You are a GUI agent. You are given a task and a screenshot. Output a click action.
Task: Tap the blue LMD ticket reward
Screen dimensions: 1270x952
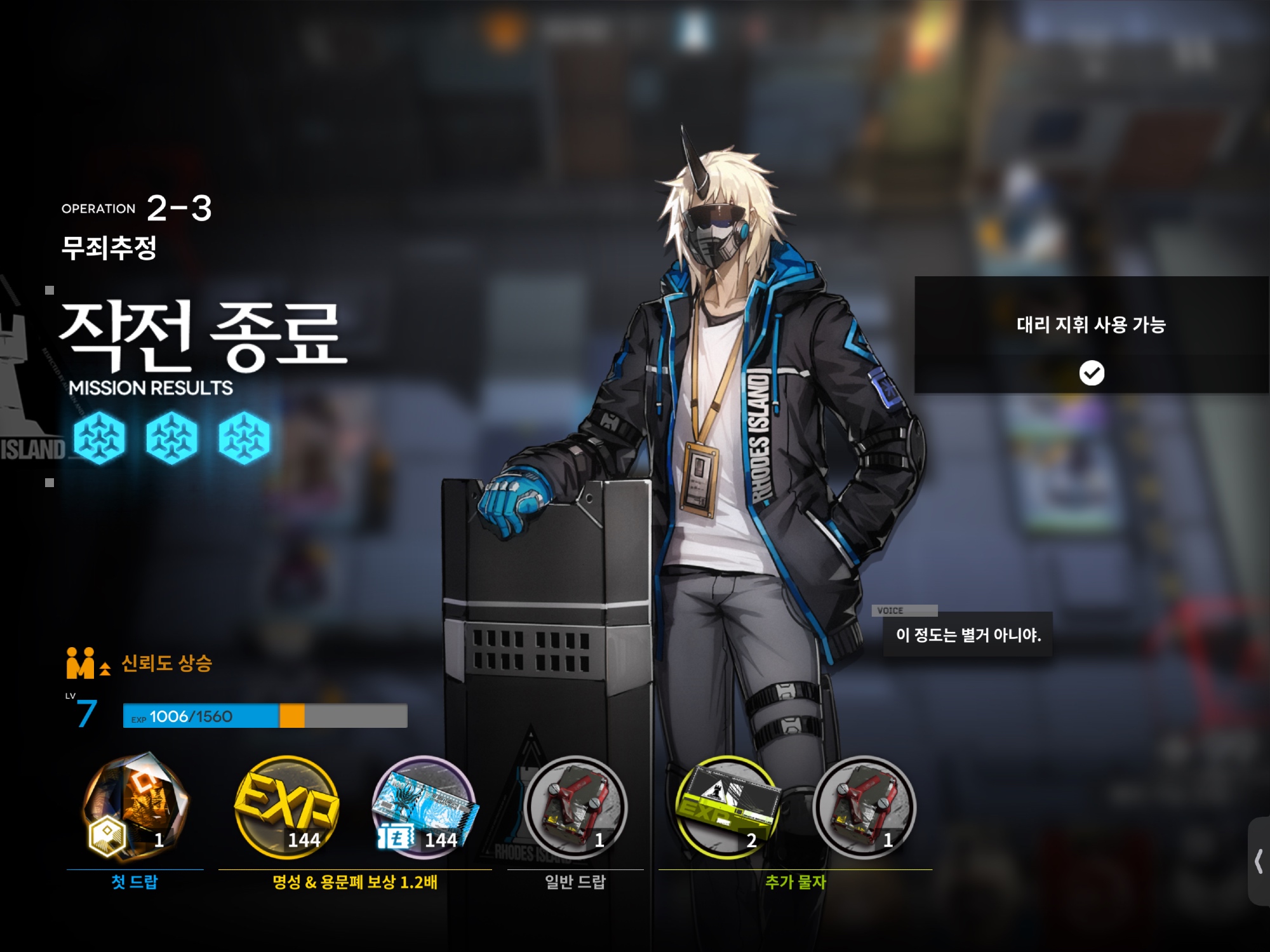point(424,807)
